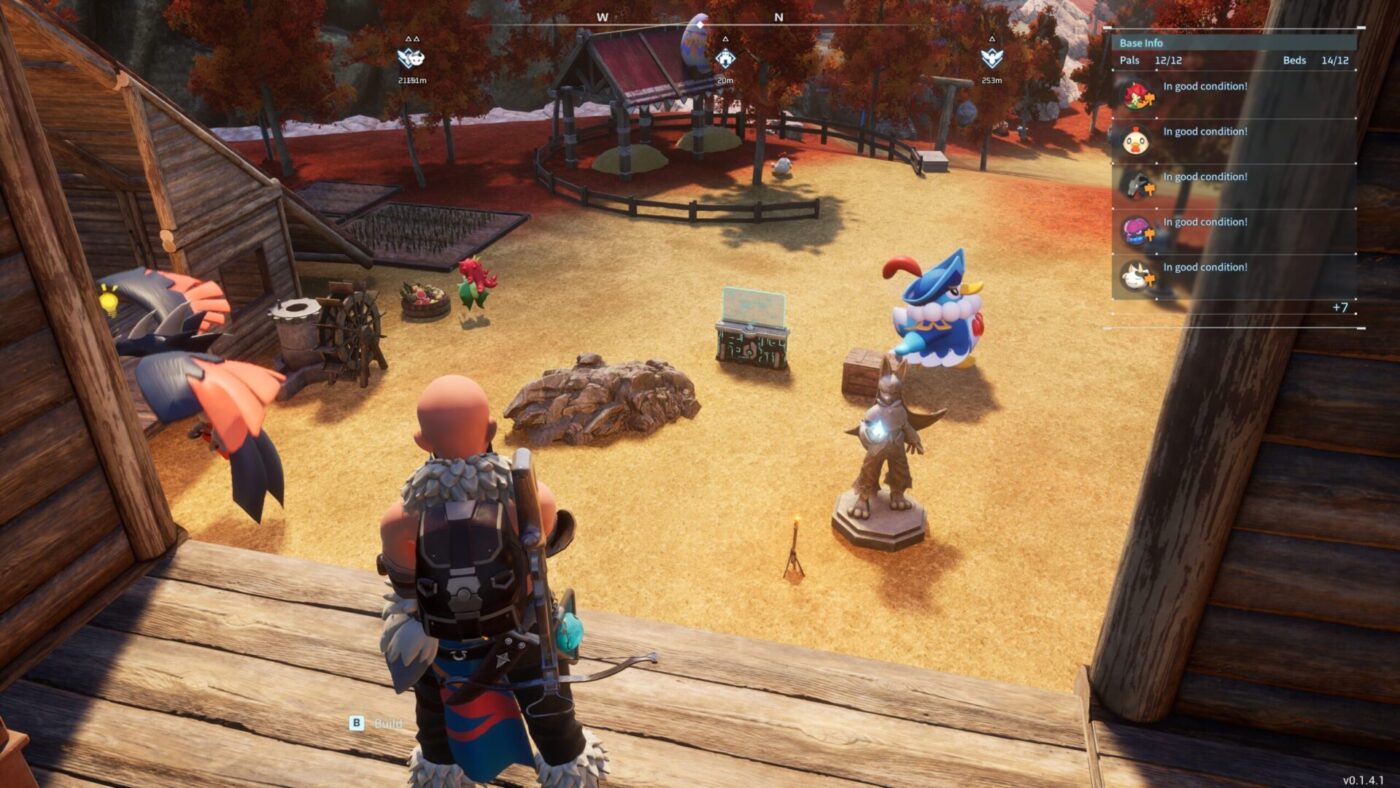Select the compass marker showing 253m

991,58
